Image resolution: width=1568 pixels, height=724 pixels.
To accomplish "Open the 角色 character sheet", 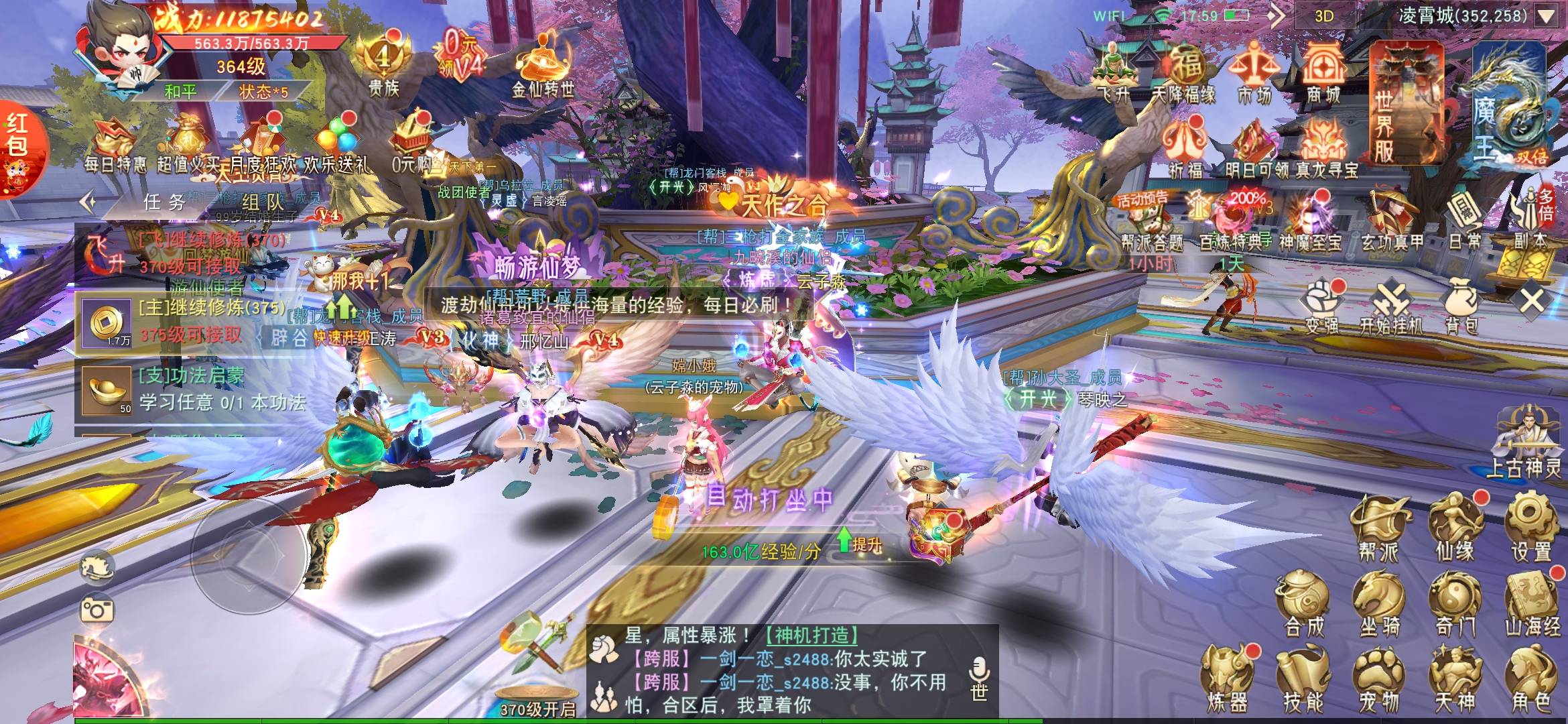I will [1531, 680].
